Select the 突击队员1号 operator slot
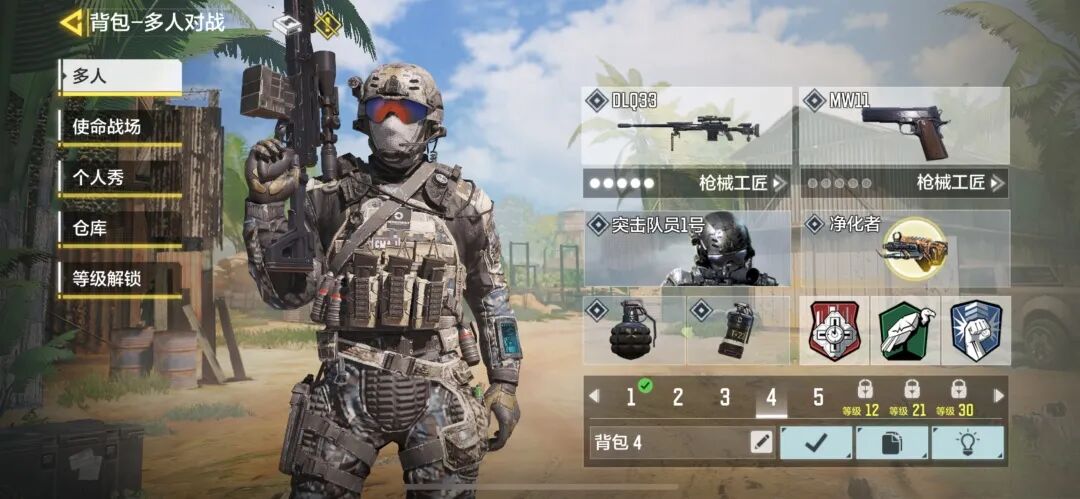 tap(686, 248)
